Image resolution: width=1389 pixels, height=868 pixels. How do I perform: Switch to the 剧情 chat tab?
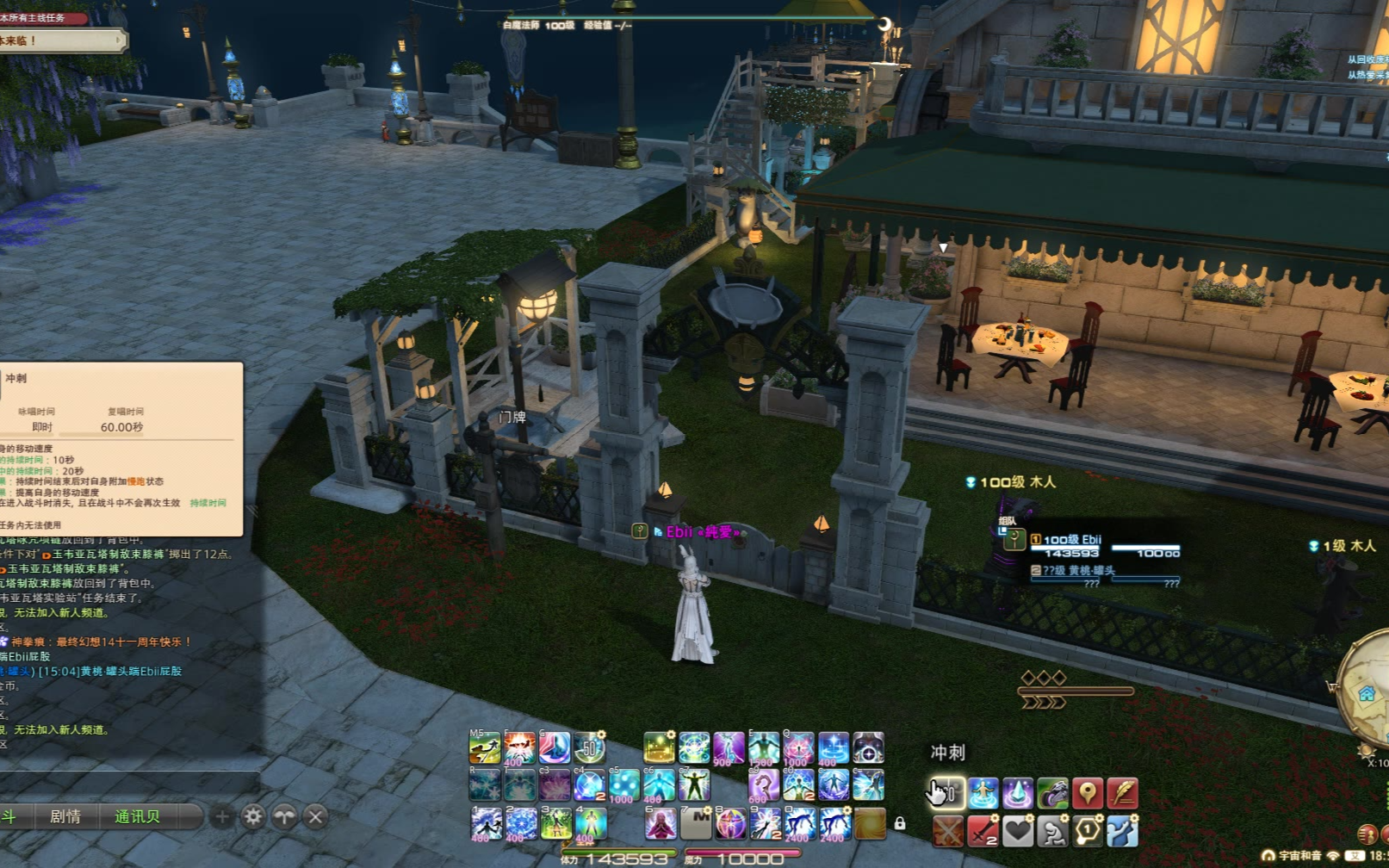click(65, 816)
